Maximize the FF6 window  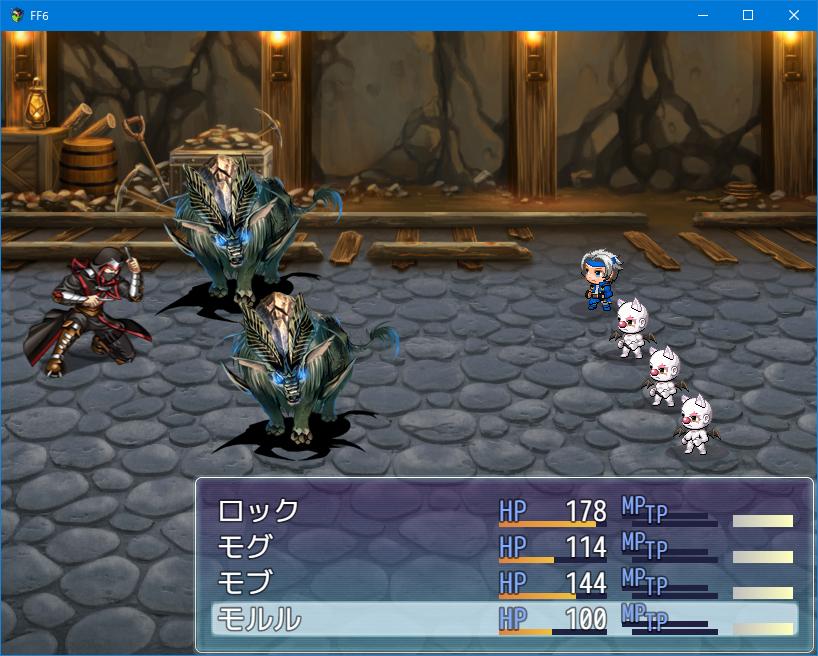[x=748, y=15]
